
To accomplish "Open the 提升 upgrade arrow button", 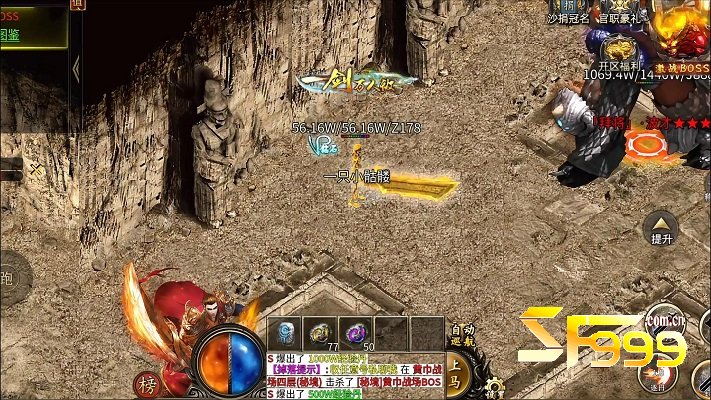I will (661, 228).
